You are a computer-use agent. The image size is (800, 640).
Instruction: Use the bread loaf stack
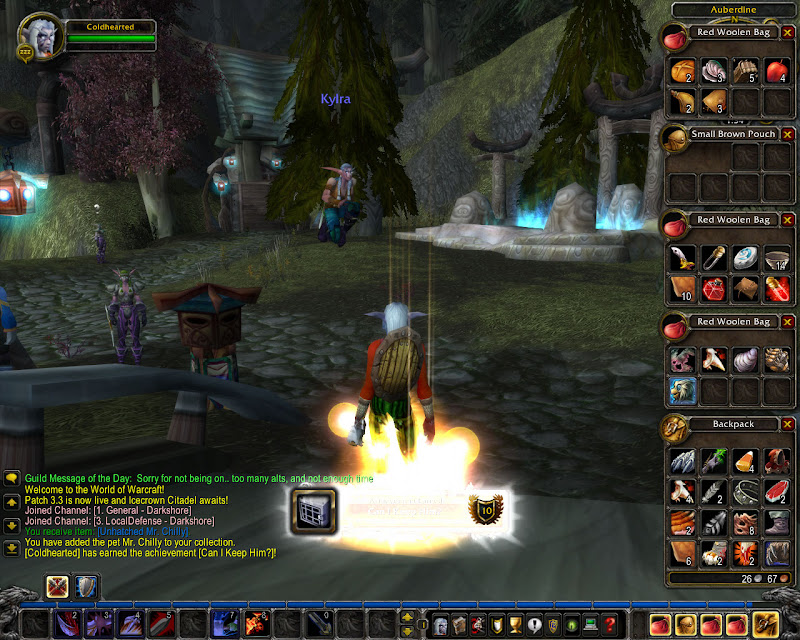click(x=683, y=70)
